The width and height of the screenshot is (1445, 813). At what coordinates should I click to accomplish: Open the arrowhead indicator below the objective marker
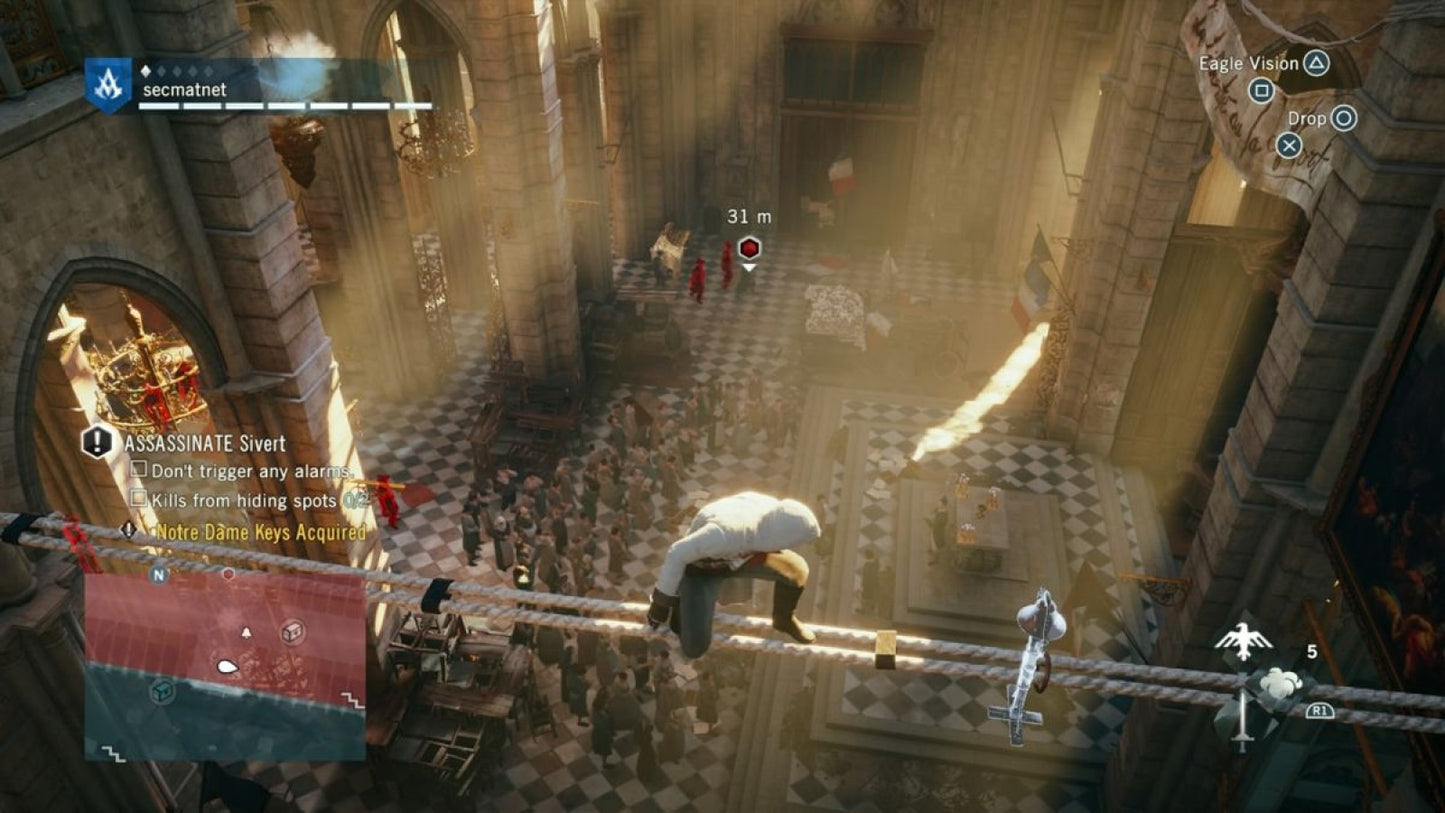pyautogui.click(x=747, y=266)
